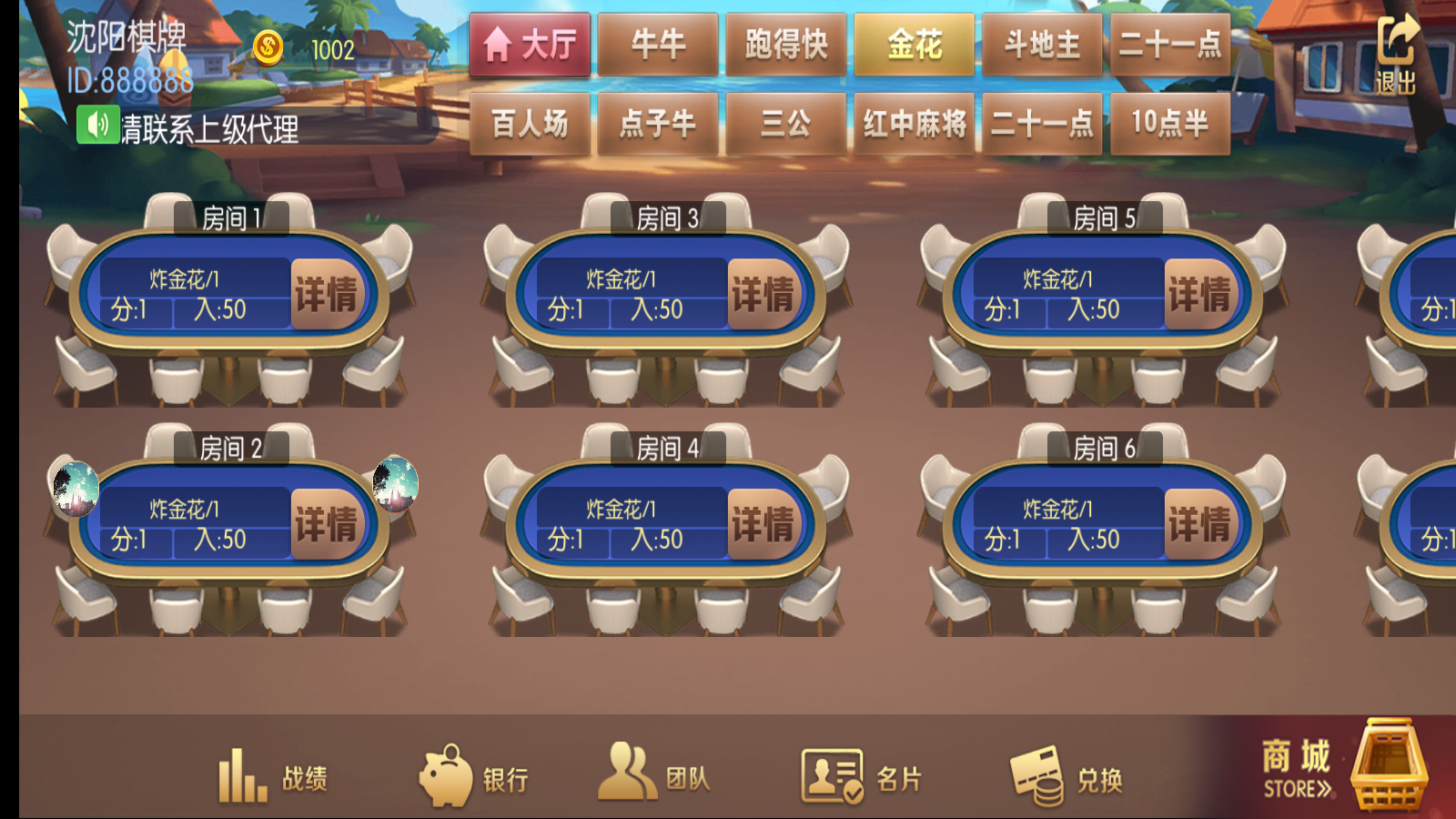Click a seated player avatar in 房间 2
Viewport: 1456px width, 819px height.
[75, 490]
